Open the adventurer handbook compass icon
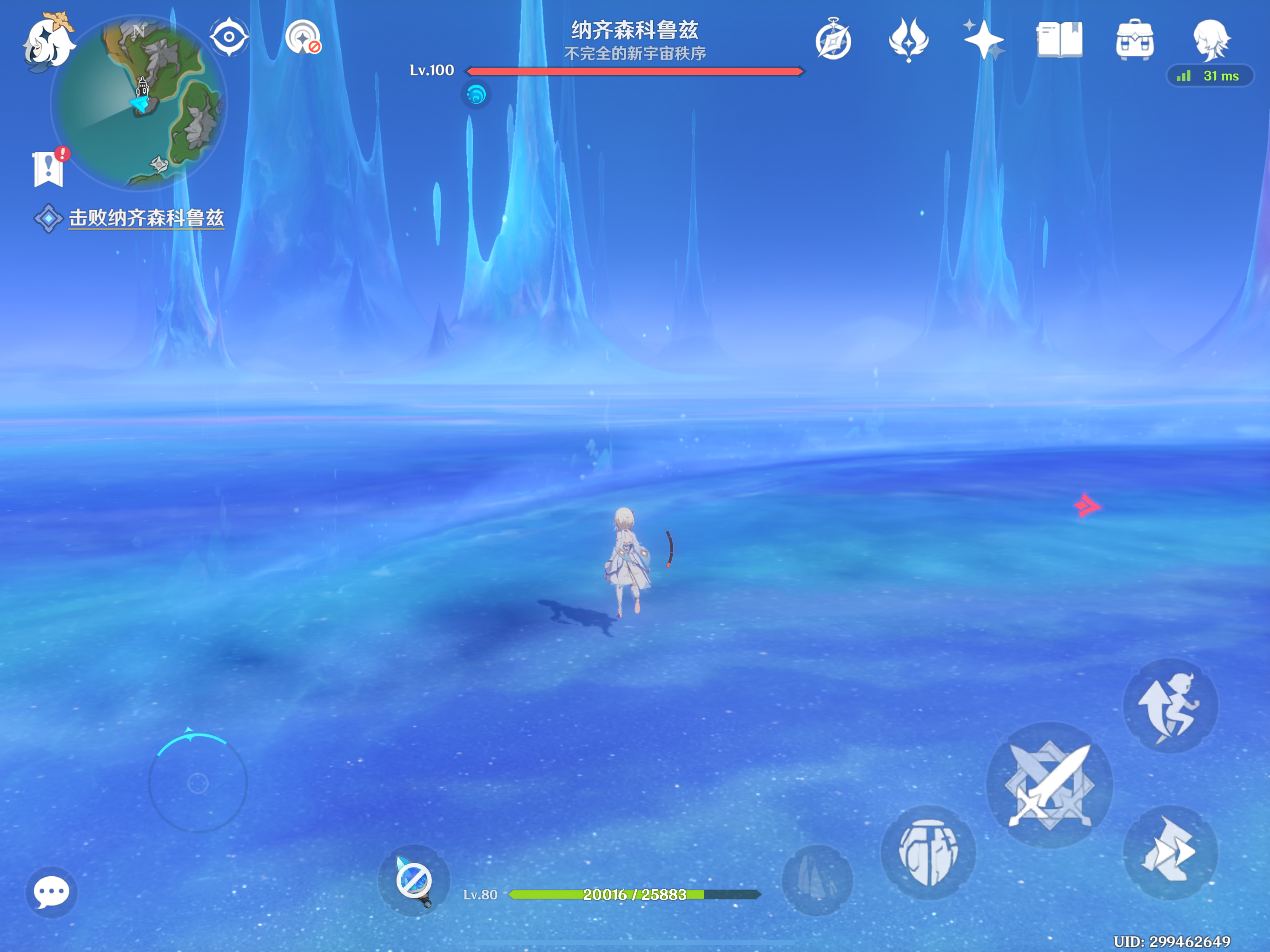1270x952 pixels. (833, 40)
